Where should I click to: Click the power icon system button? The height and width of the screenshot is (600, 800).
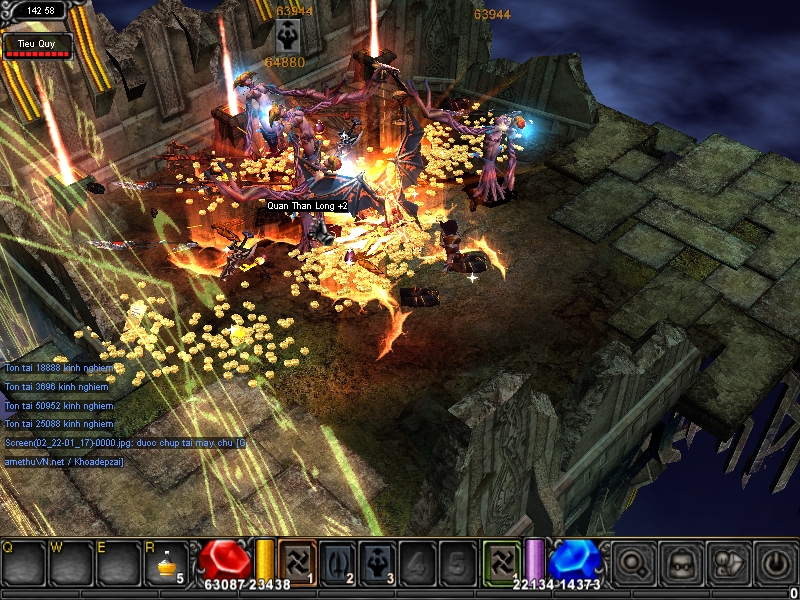pyautogui.click(x=776, y=562)
